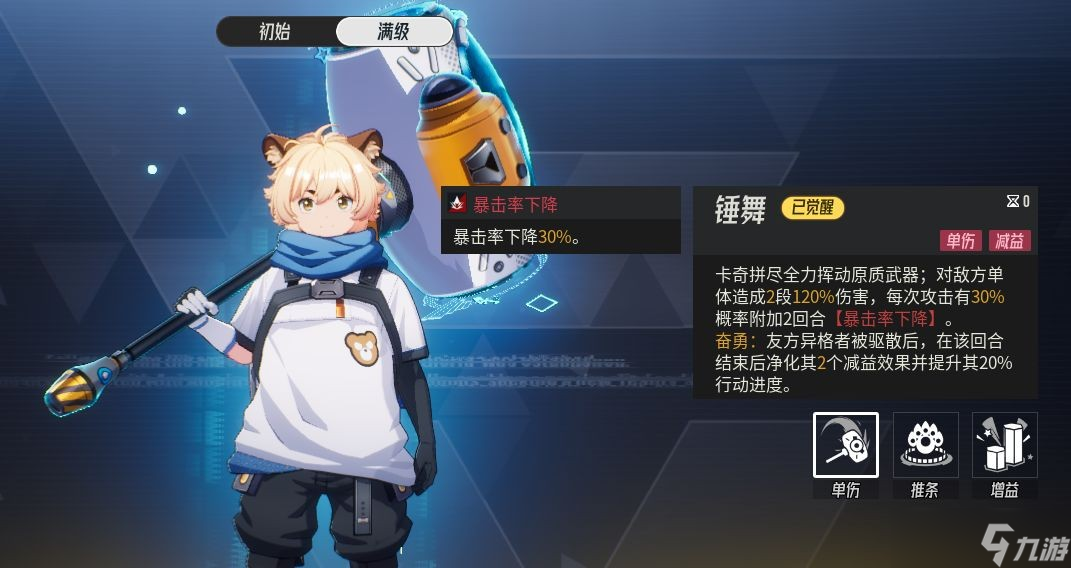Show the 增益 buff skill icon

click(1004, 445)
